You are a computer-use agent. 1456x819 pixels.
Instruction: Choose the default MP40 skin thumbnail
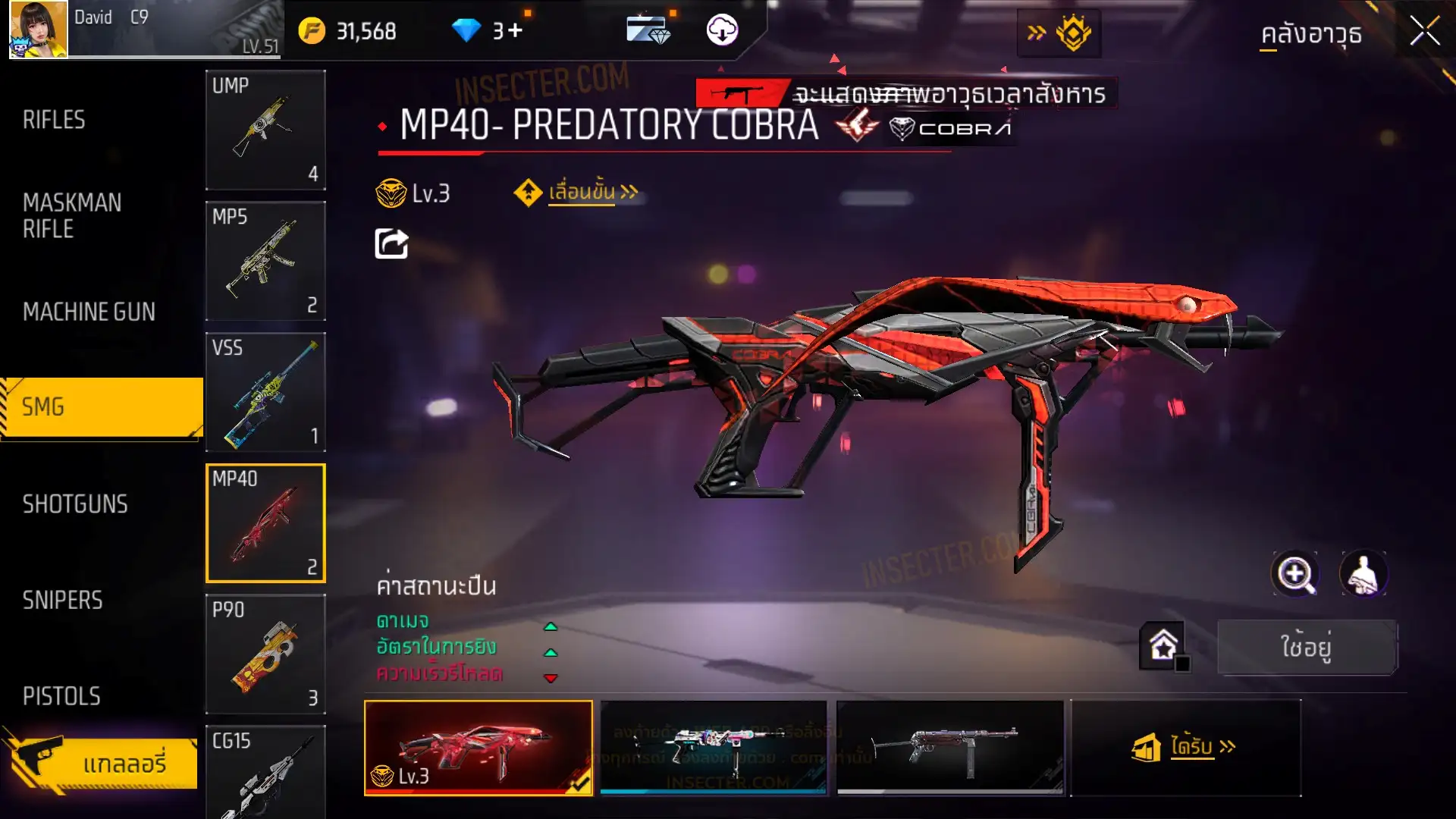click(949, 747)
